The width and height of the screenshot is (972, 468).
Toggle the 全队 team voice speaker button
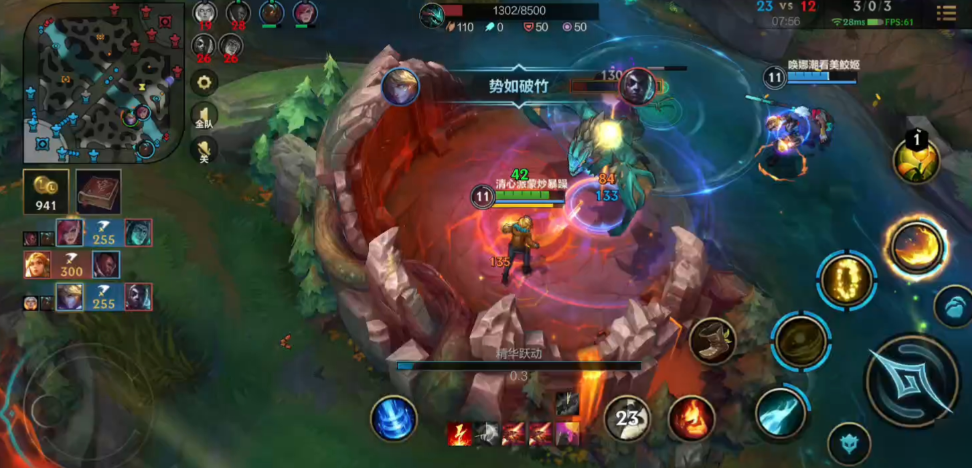(205, 116)
